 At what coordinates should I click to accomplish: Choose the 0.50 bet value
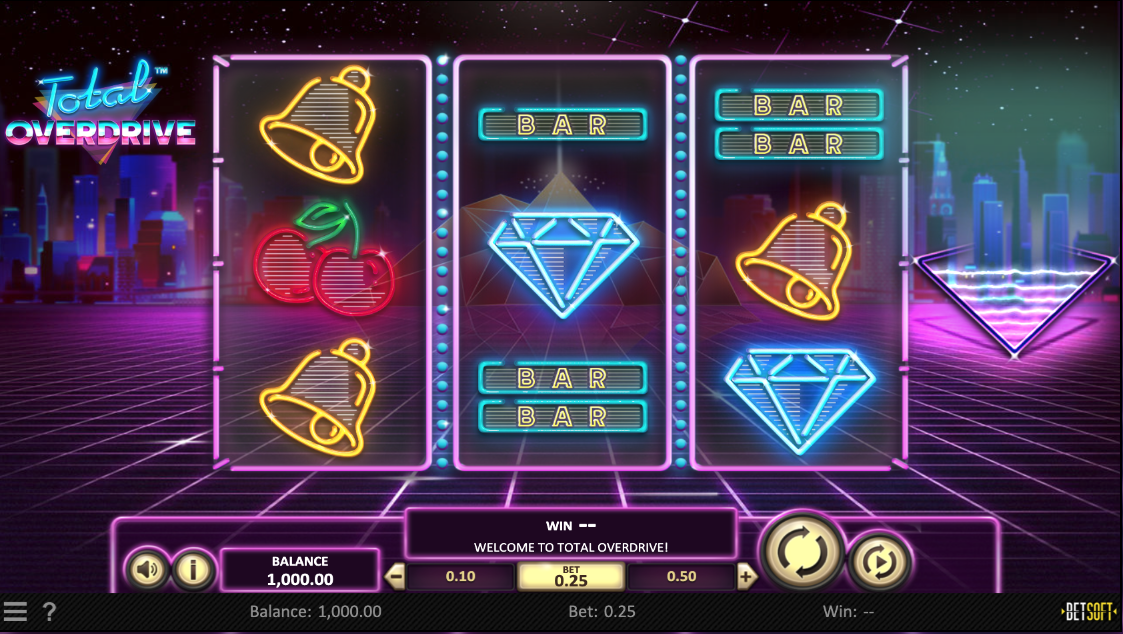[681, 576]
